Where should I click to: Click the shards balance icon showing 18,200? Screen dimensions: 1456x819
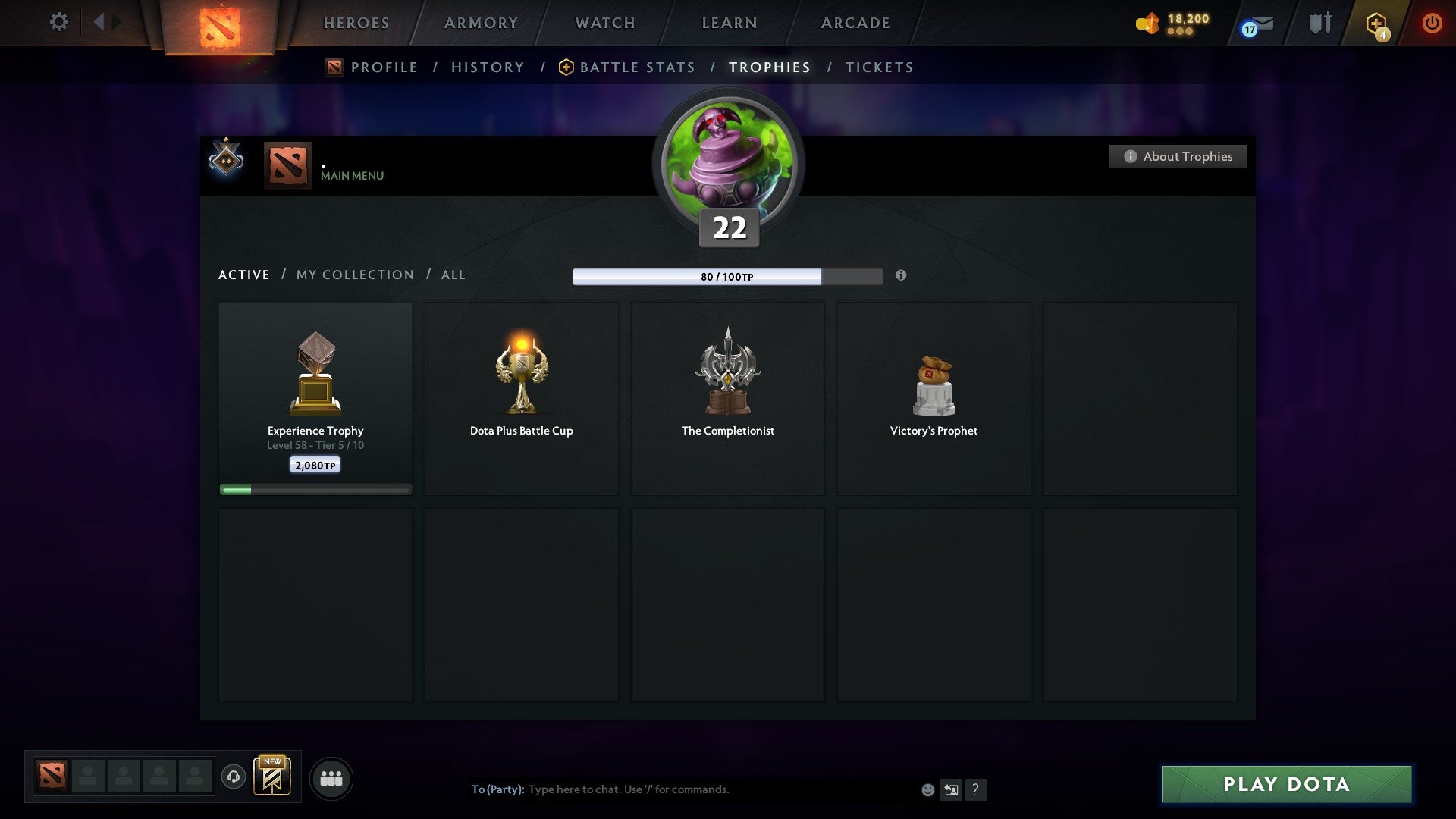pos(1147,23)
